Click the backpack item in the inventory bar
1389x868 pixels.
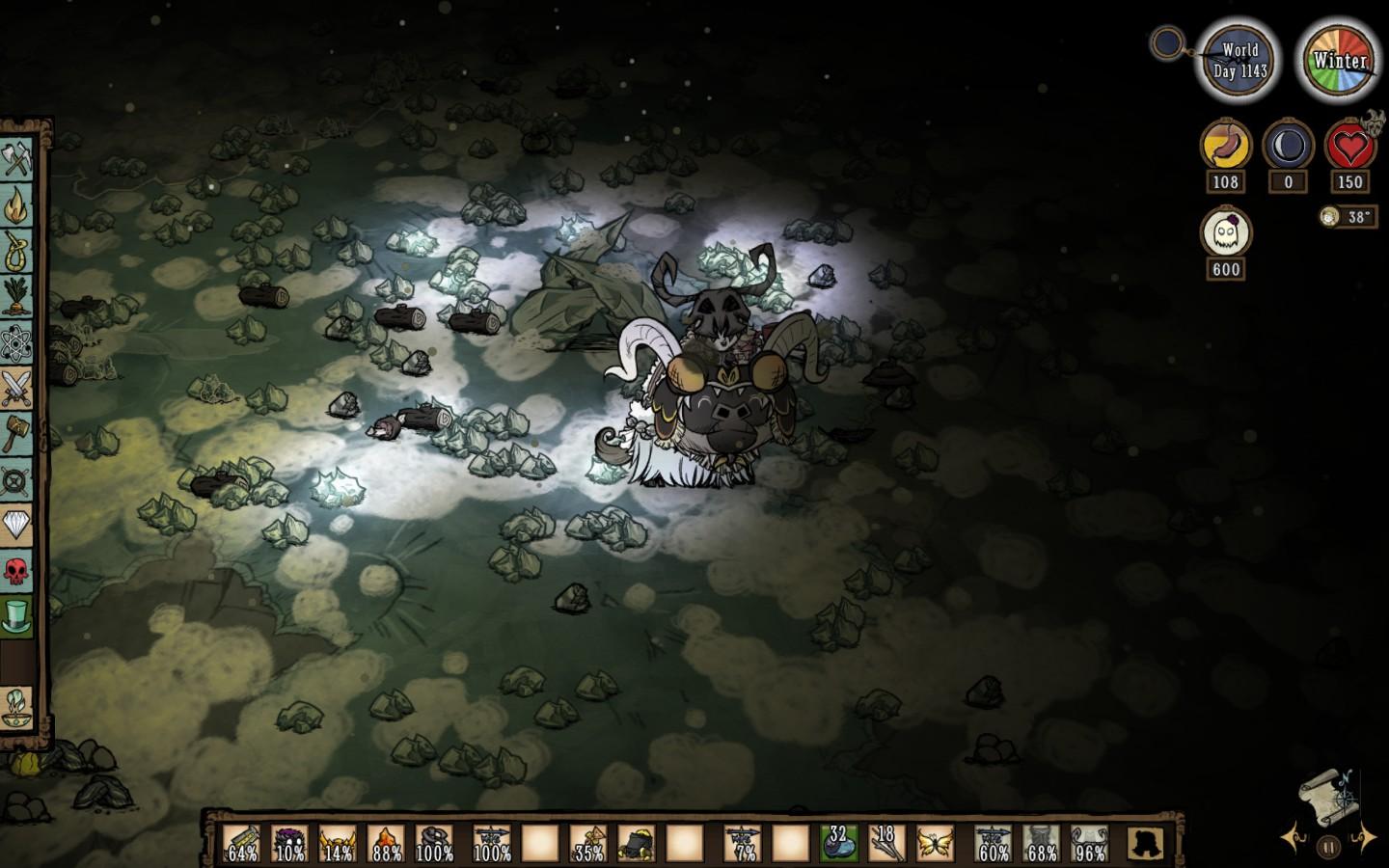click(x=637, y=843)
